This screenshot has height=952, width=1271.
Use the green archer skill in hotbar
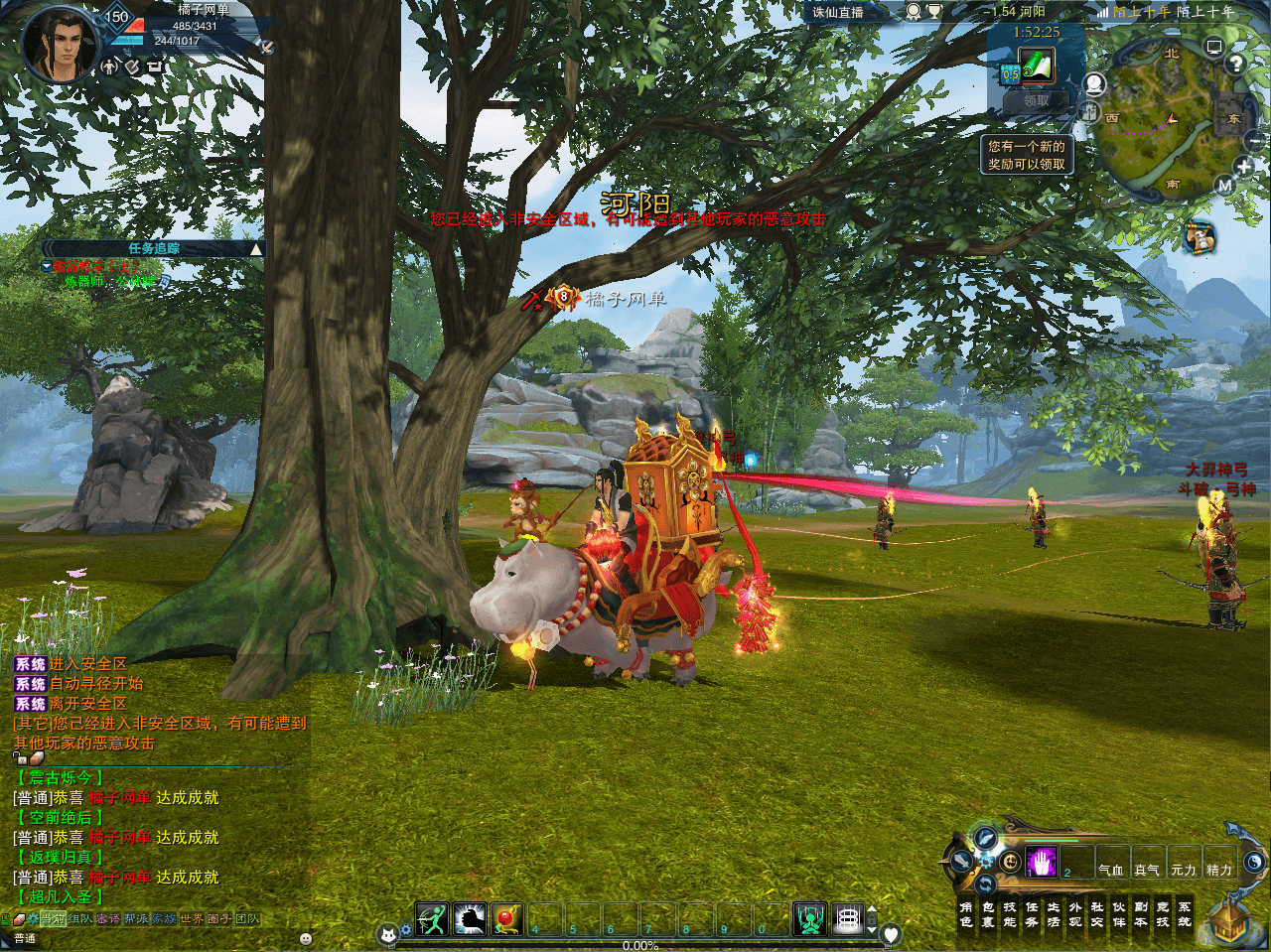click(x=432, y=919)
